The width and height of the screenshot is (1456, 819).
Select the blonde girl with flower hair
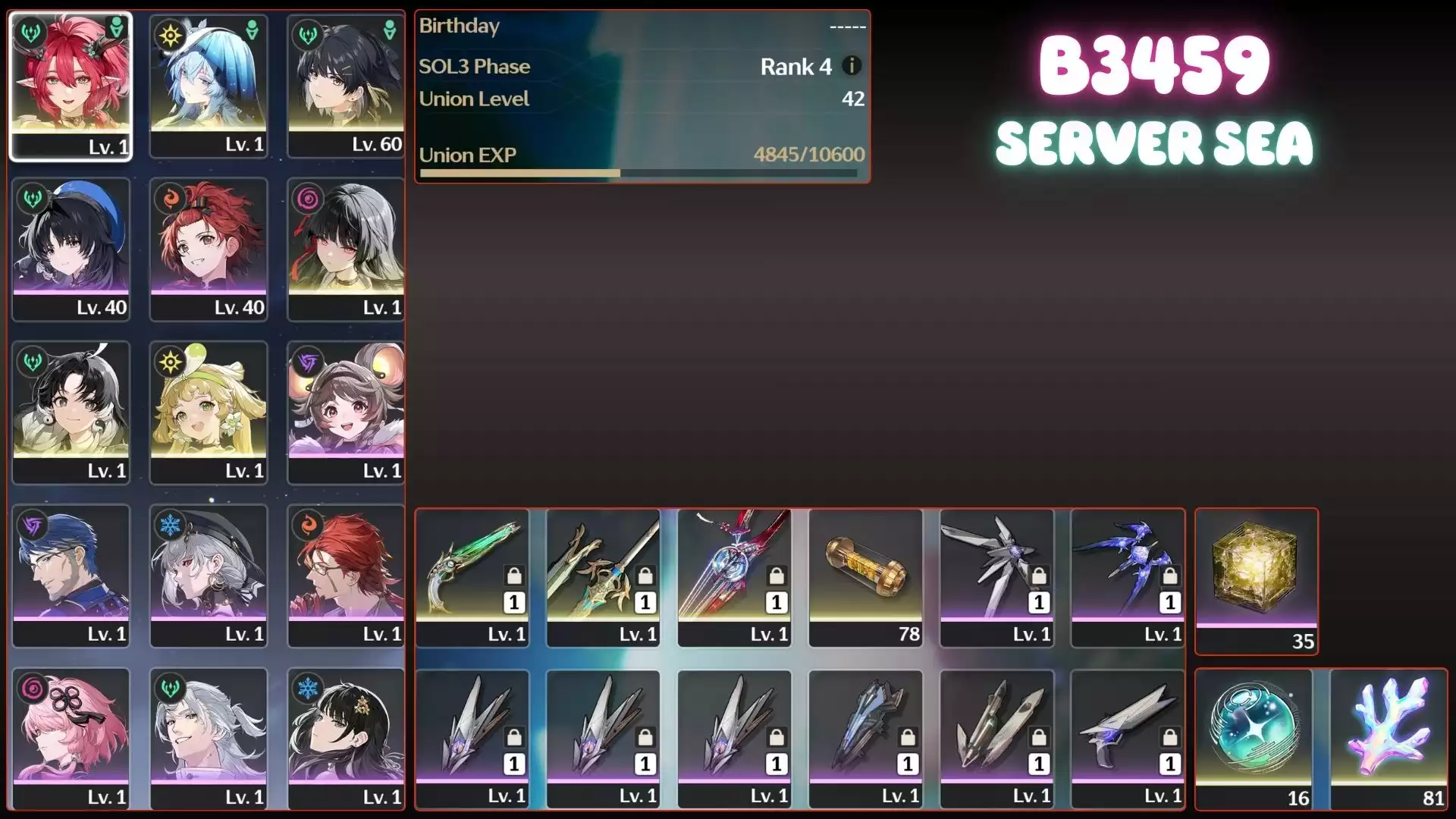(x=209, y=412)
